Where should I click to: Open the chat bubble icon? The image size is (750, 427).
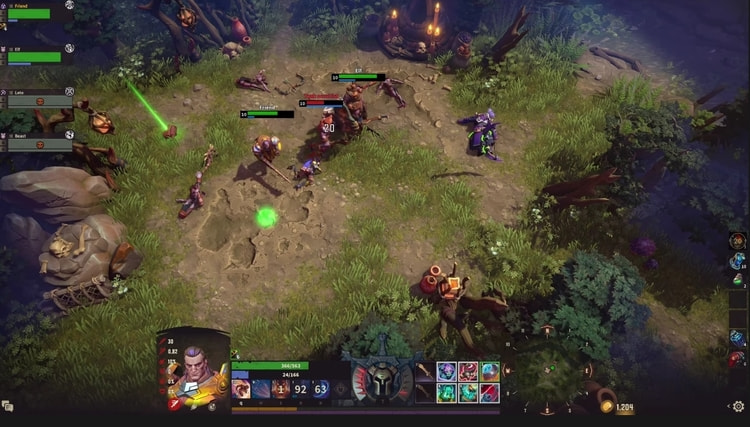point(8,406)
